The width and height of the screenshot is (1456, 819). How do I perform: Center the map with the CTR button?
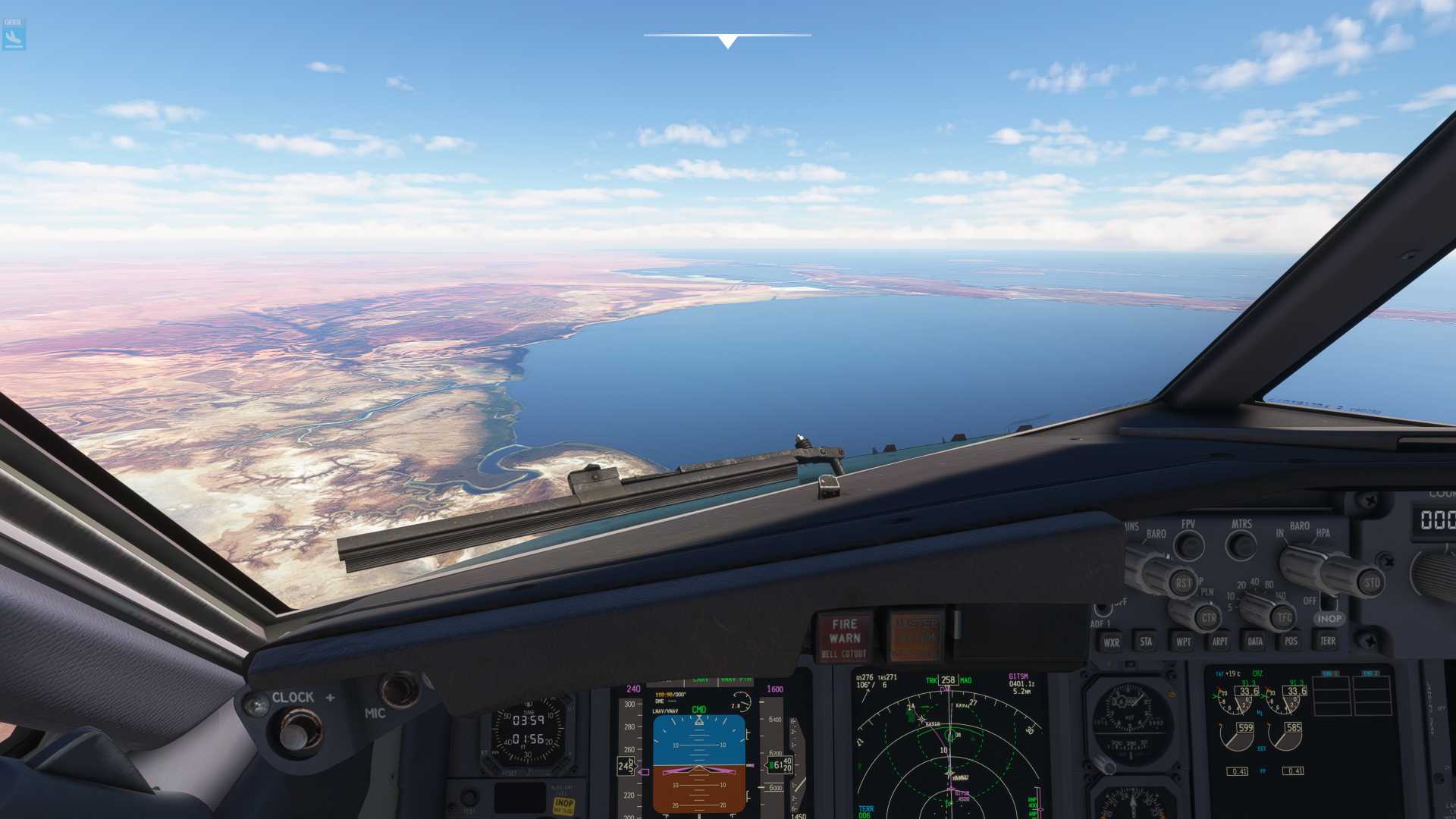click(1208, 617)
